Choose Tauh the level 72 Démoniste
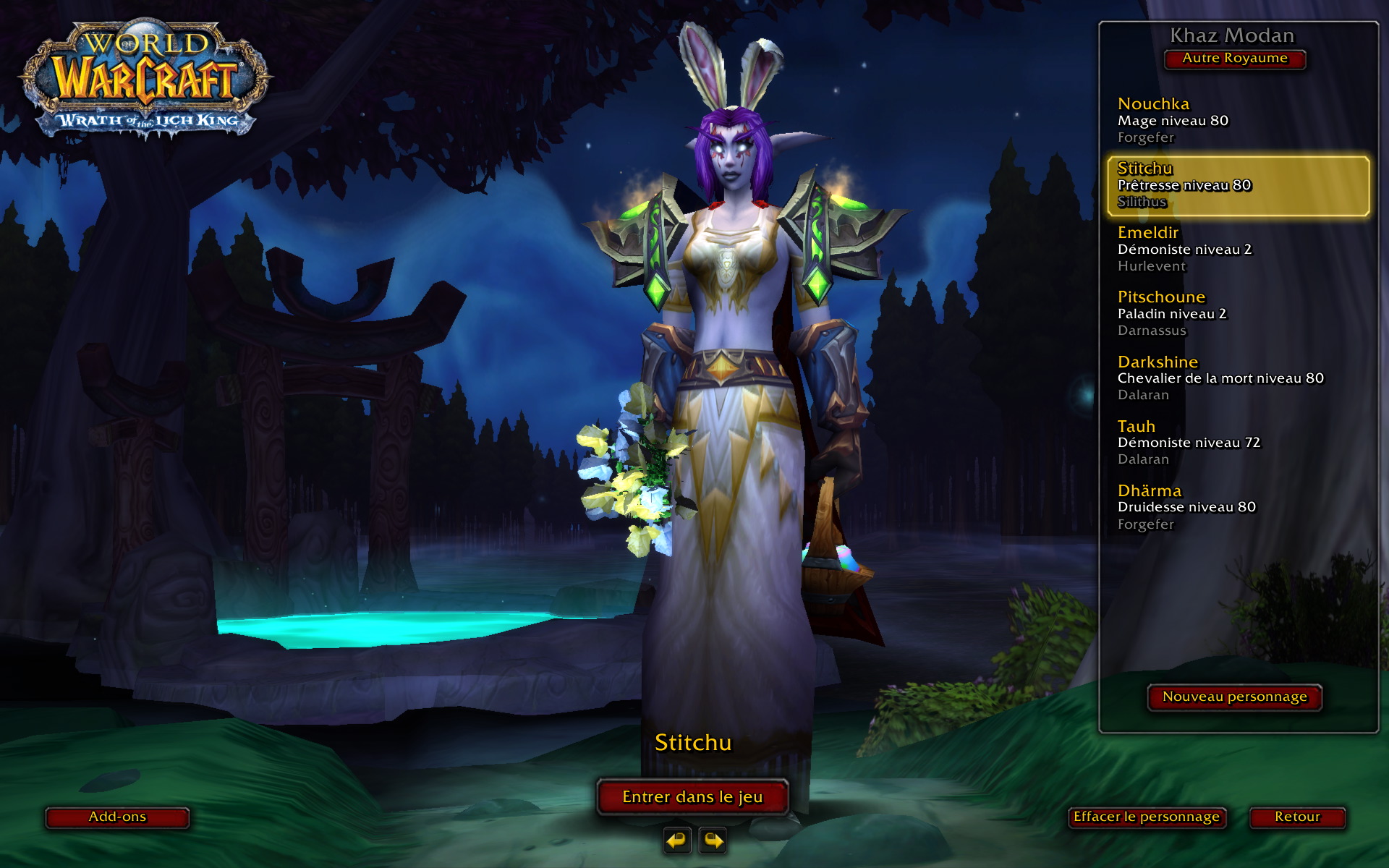This screenshot has width=1389, height=868. click(1237, 442)
